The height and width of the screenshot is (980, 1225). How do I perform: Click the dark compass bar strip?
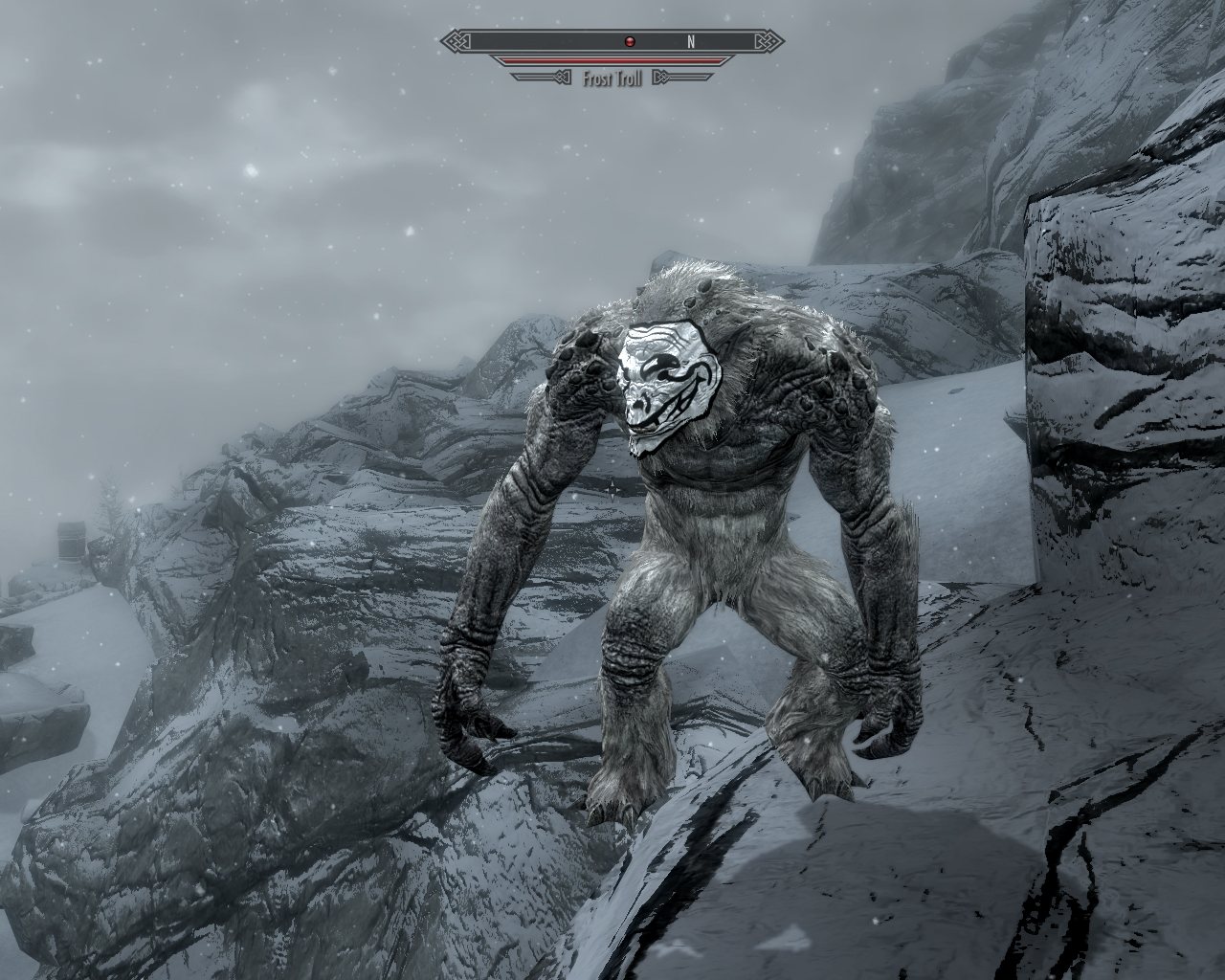536,41
